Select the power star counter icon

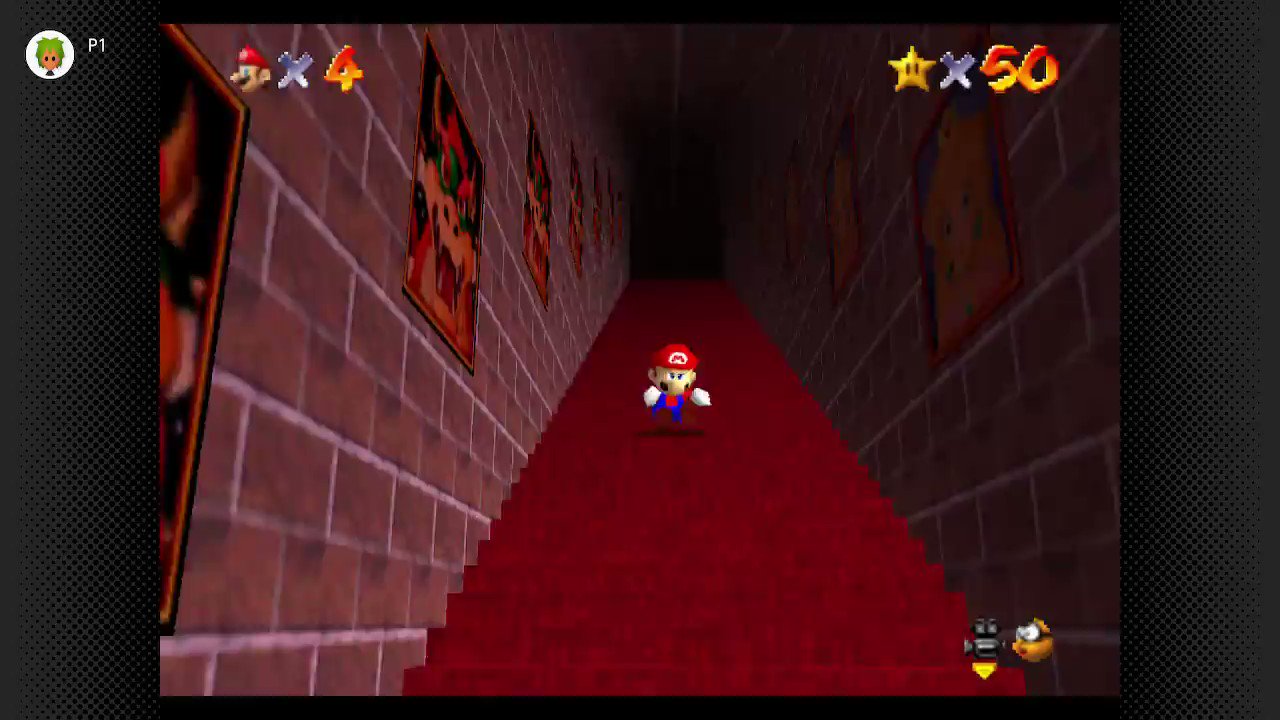tap(912, 70)
